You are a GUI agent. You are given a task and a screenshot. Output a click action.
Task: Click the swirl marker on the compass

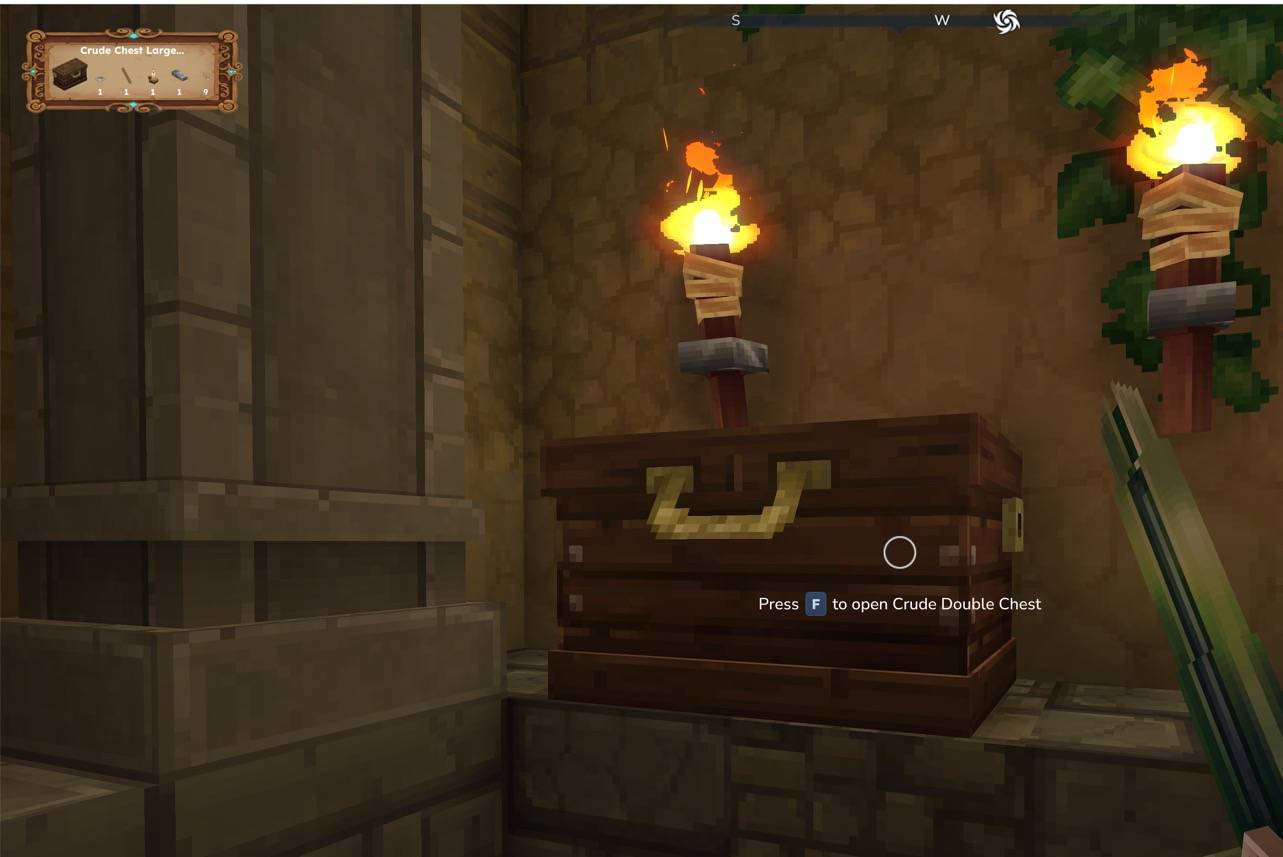point(1006,21)
